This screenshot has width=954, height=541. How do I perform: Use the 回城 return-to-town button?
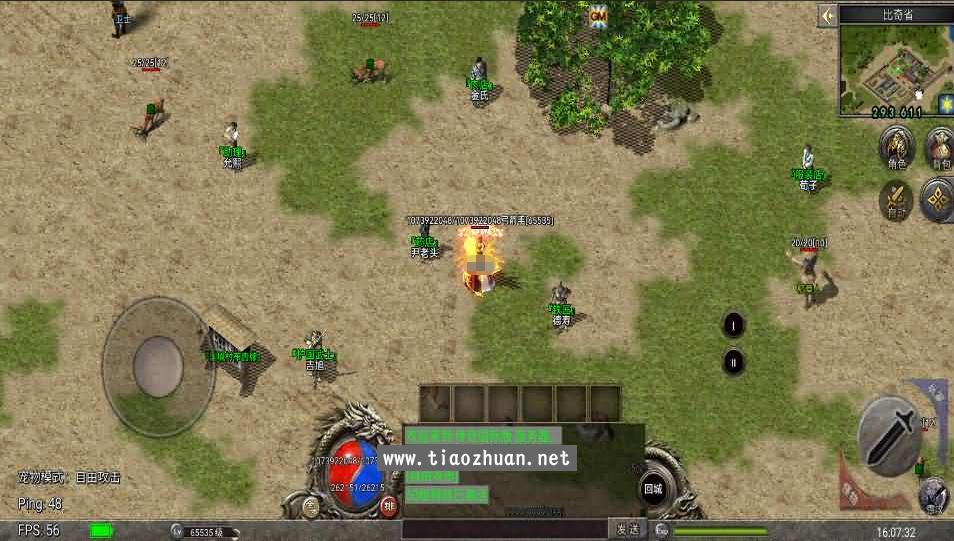653,489
